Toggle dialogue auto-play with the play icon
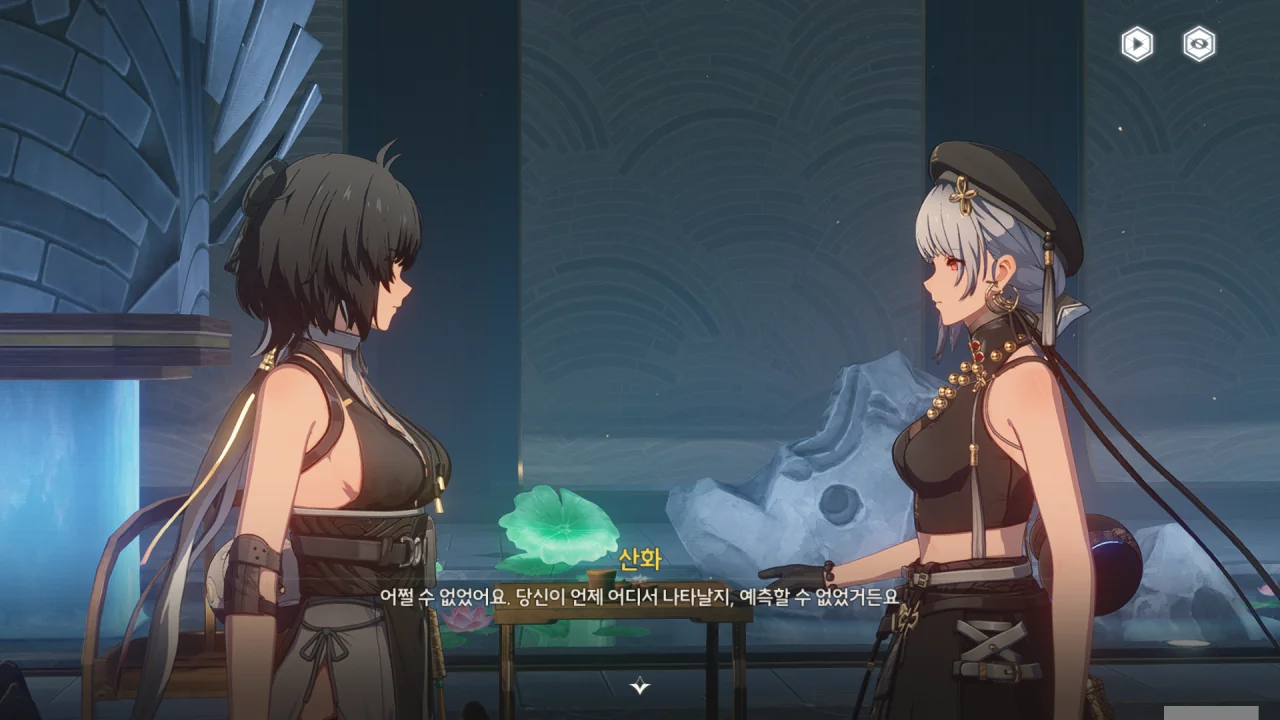 [x=1137, y=44]
